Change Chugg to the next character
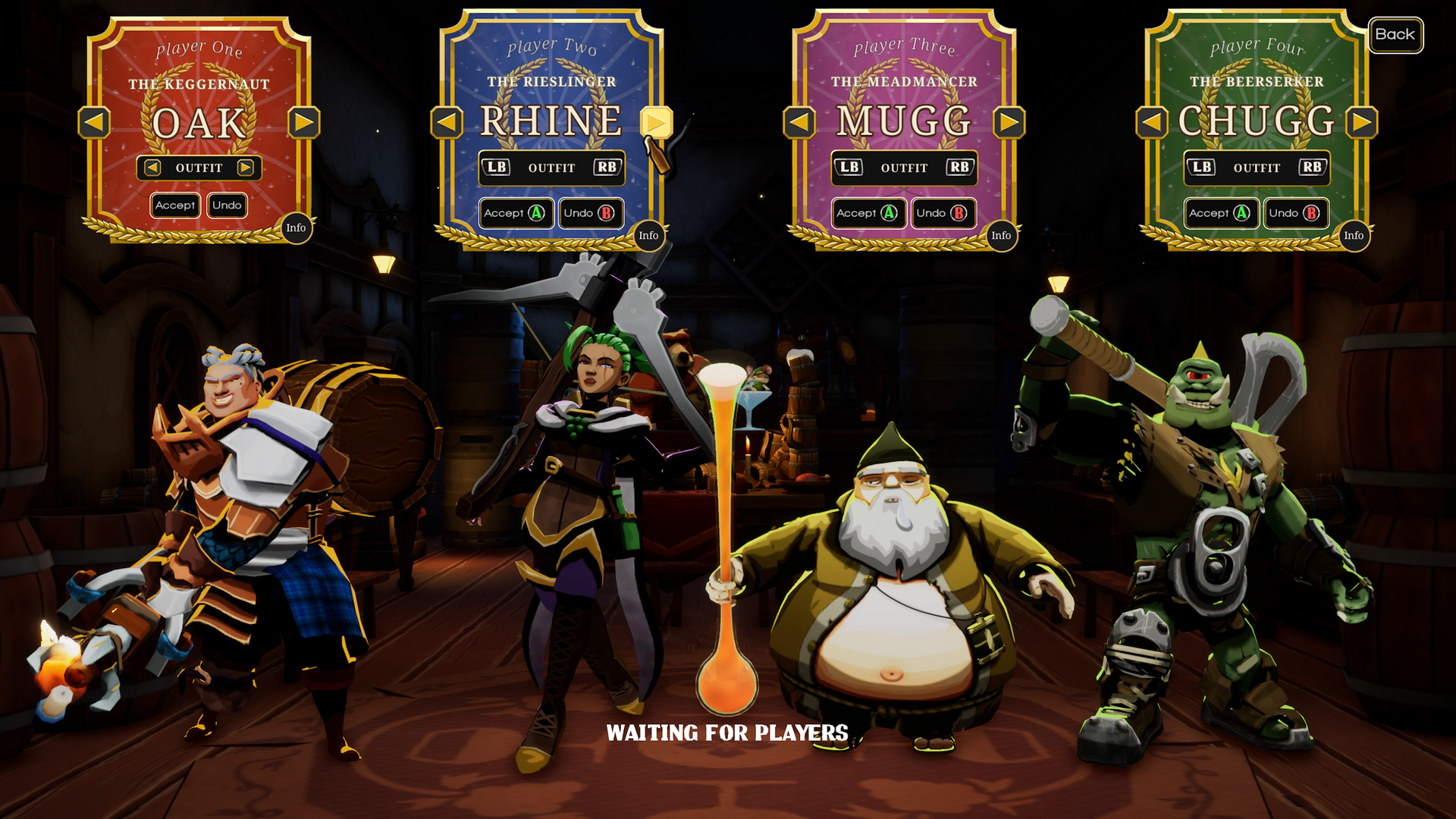The image size is (1456, 819). pyautogui.click(x=1362, y=123)
